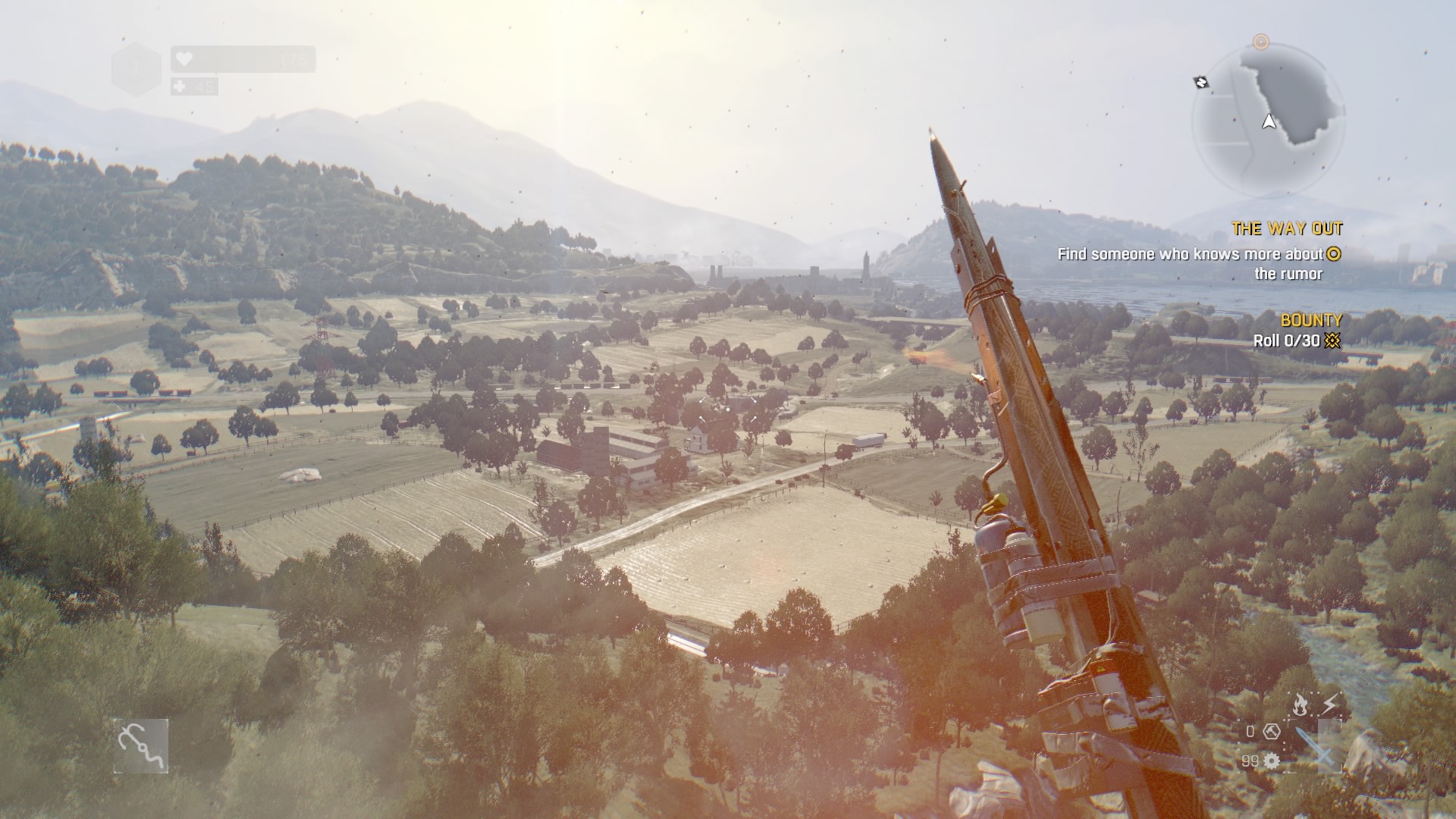This screenshot has width=1456, height=819.
Task: Click the hexagon player level badge
Action: click(136, 68)
